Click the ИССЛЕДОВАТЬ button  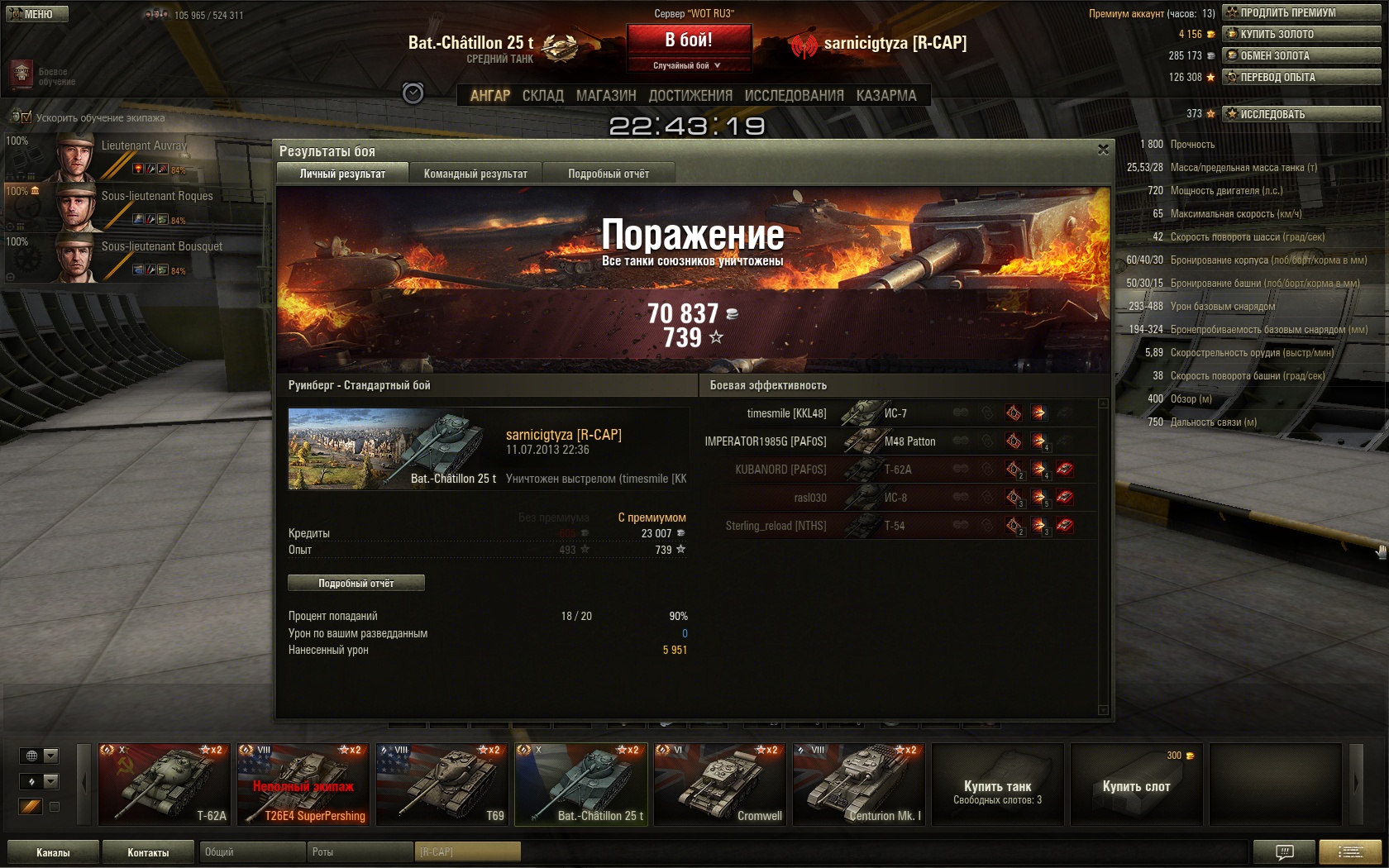click(1301, 114)
